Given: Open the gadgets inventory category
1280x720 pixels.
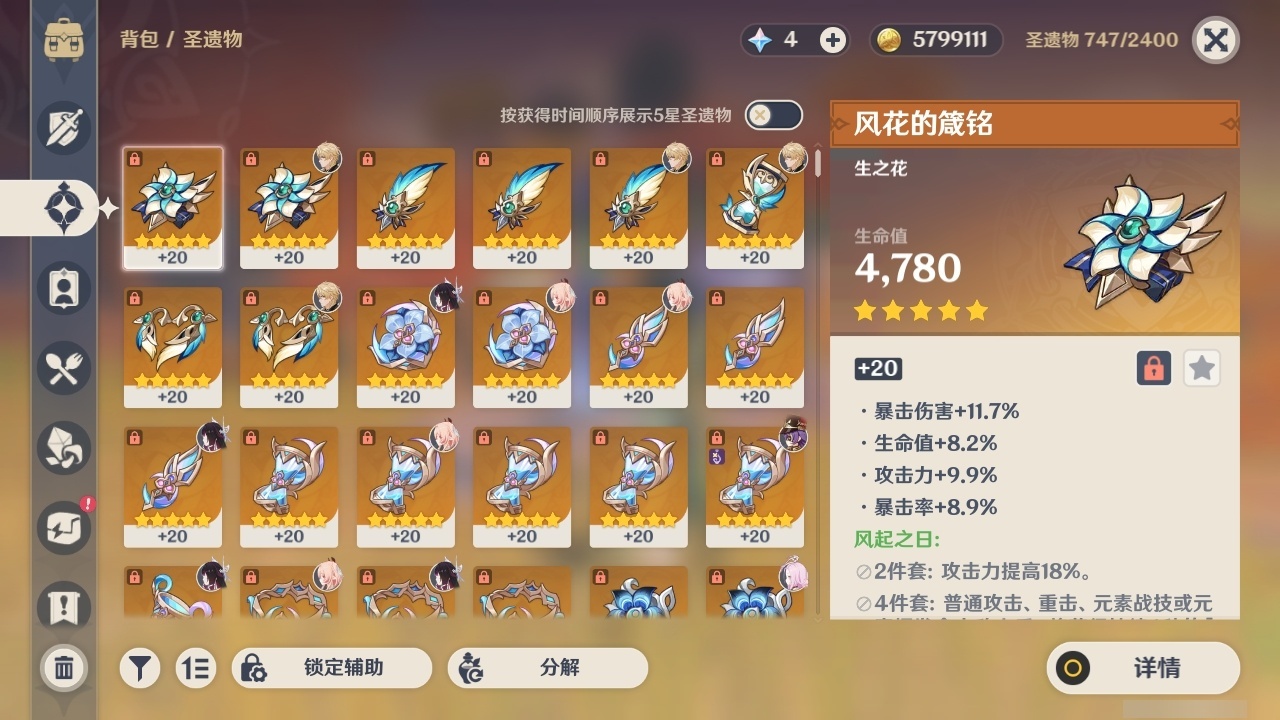Looking at the screenshot, I should (x=62, y=528).
